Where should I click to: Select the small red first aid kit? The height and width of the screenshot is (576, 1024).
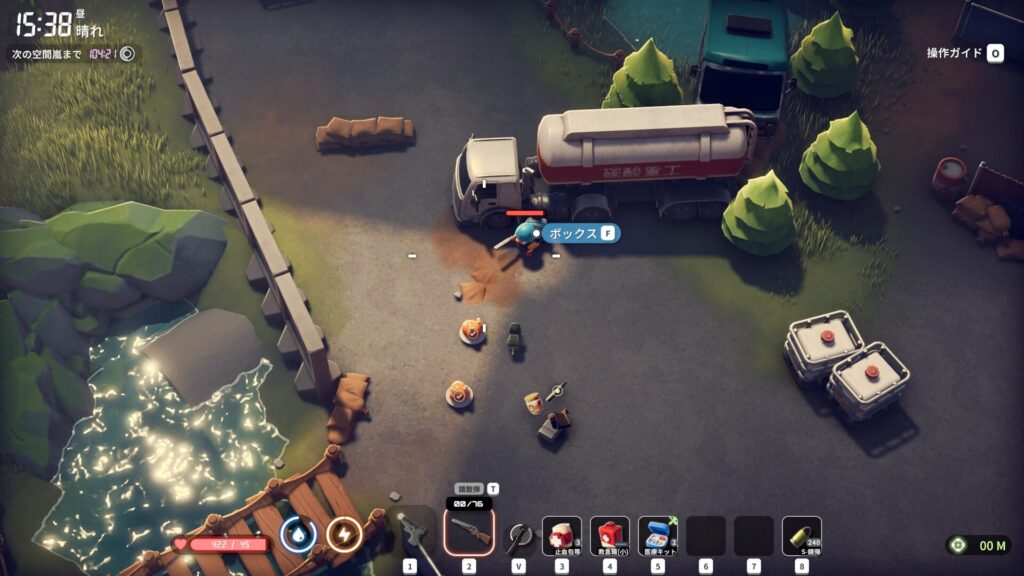[610, 535]
